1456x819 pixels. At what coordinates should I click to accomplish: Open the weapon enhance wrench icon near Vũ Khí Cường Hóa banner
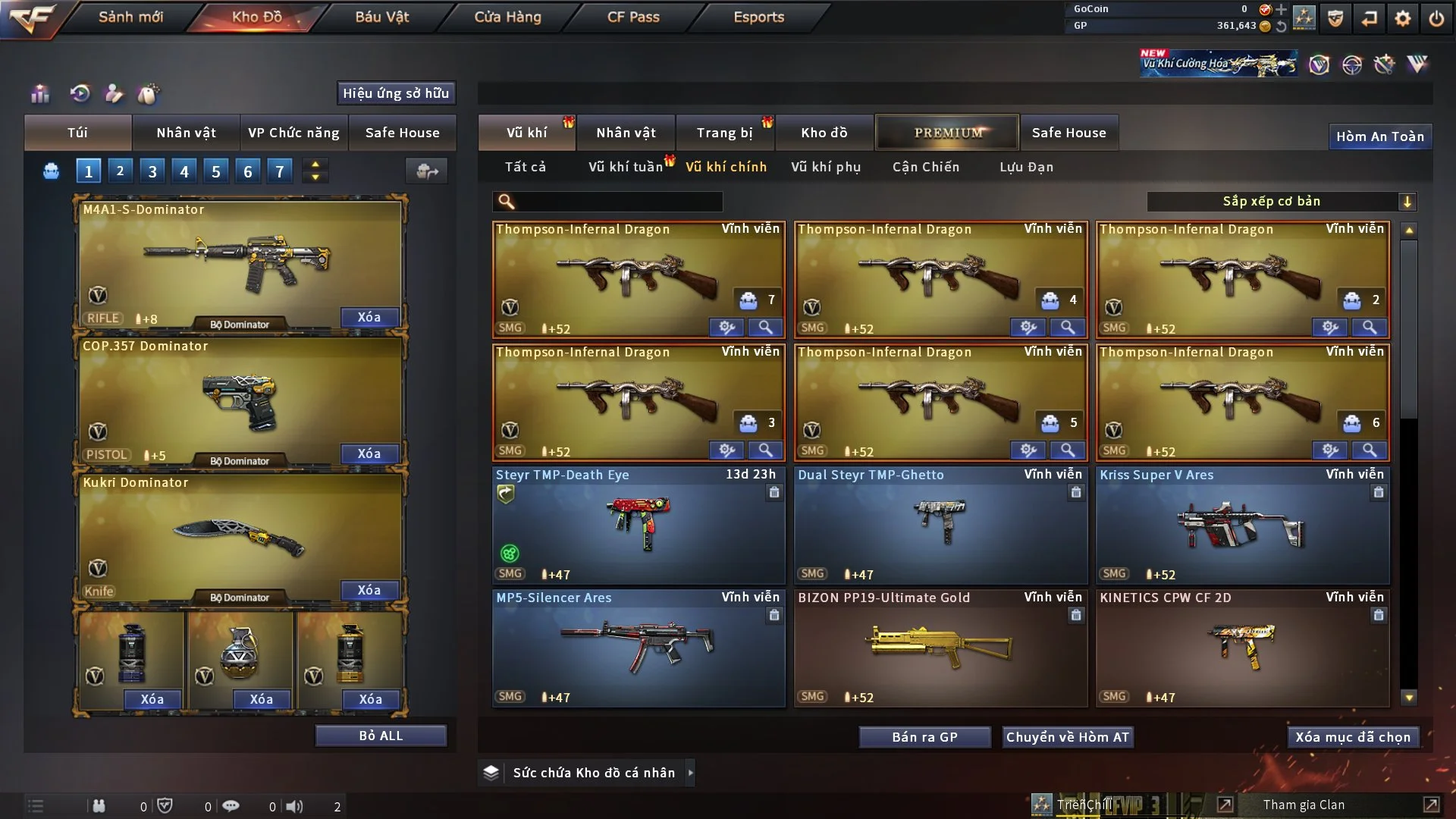pos(1385,64)
